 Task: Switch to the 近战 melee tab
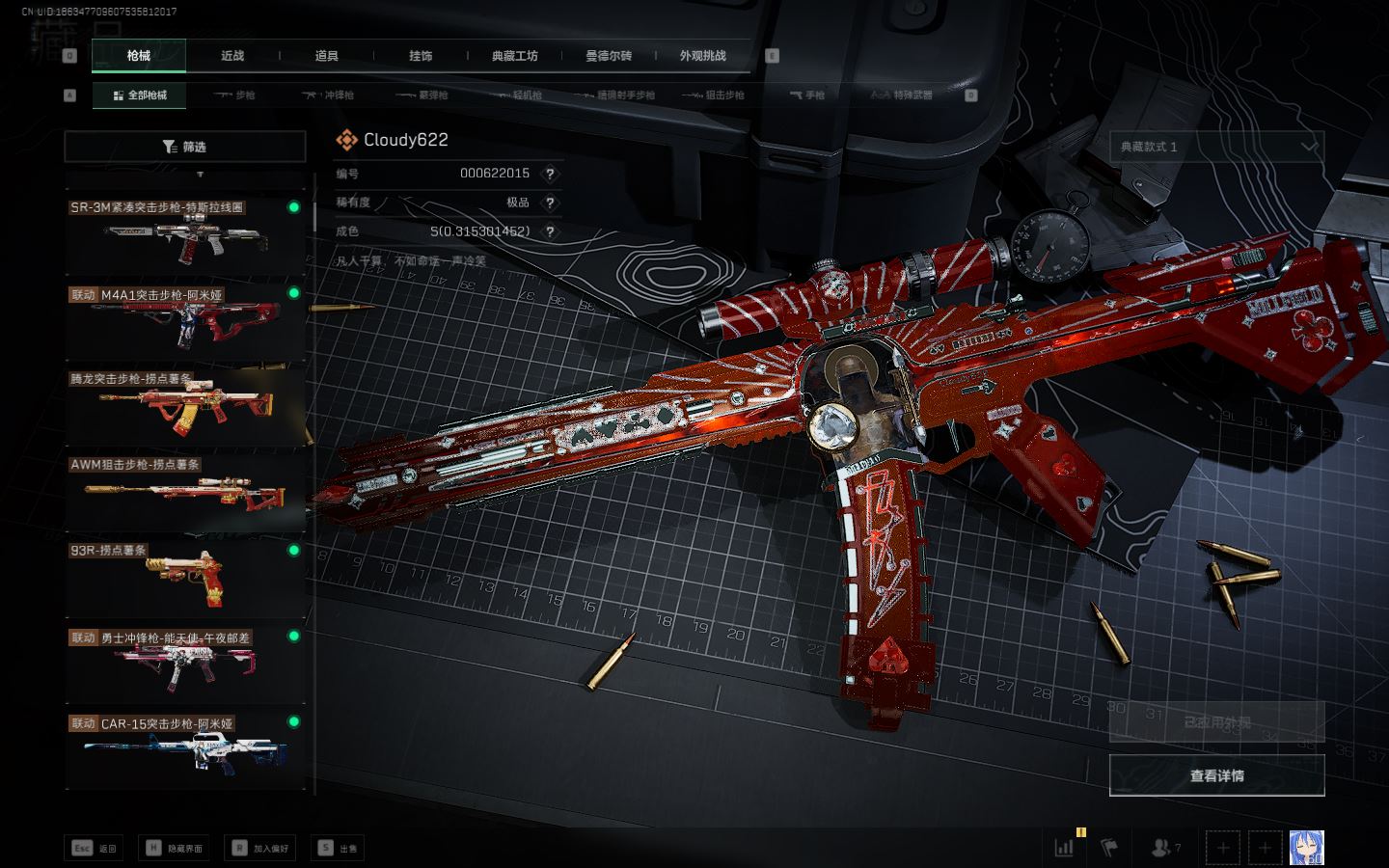tap(232, 56)
